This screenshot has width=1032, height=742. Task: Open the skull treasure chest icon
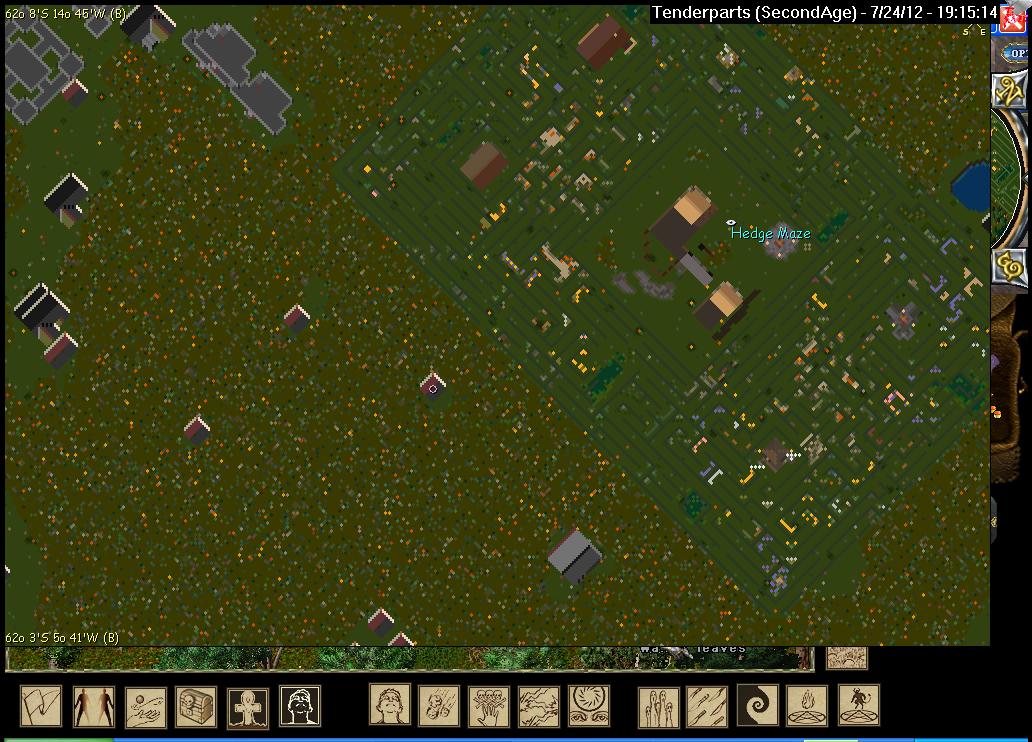197,706
